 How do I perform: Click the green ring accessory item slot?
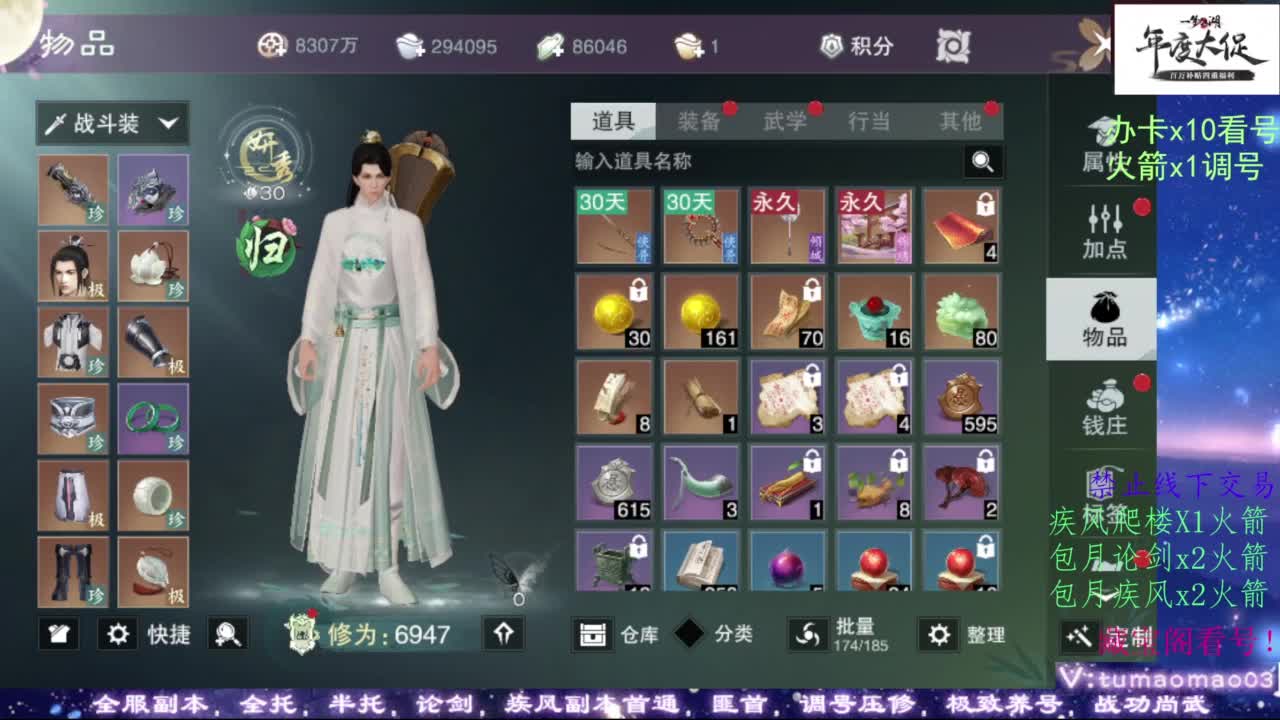[x=153, y=418]
